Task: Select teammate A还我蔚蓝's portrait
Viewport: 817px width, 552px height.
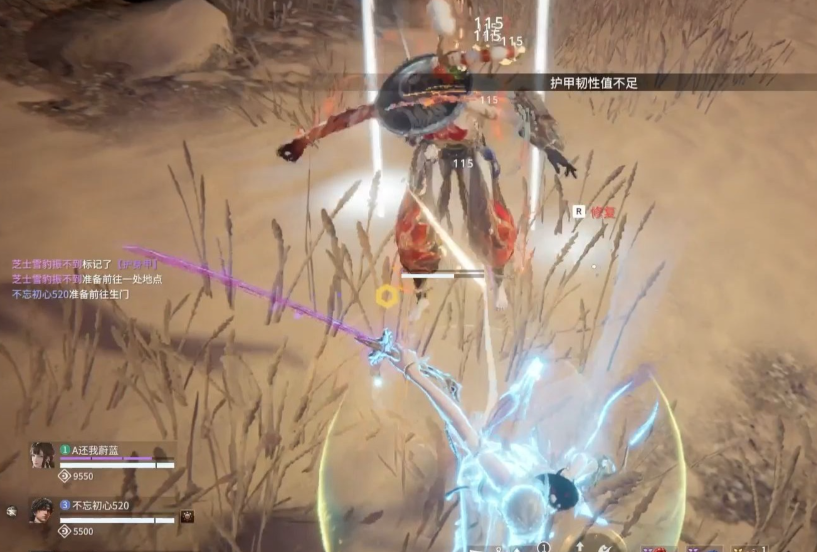Action: coord(42,456)
